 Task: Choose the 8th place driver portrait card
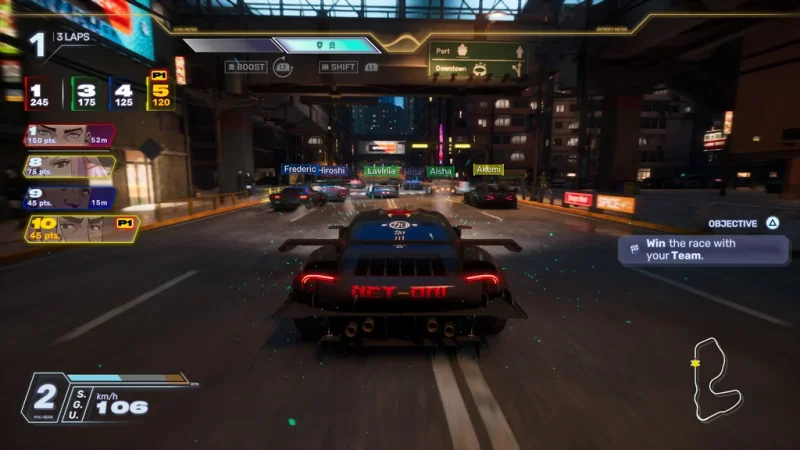pos(68,166)
